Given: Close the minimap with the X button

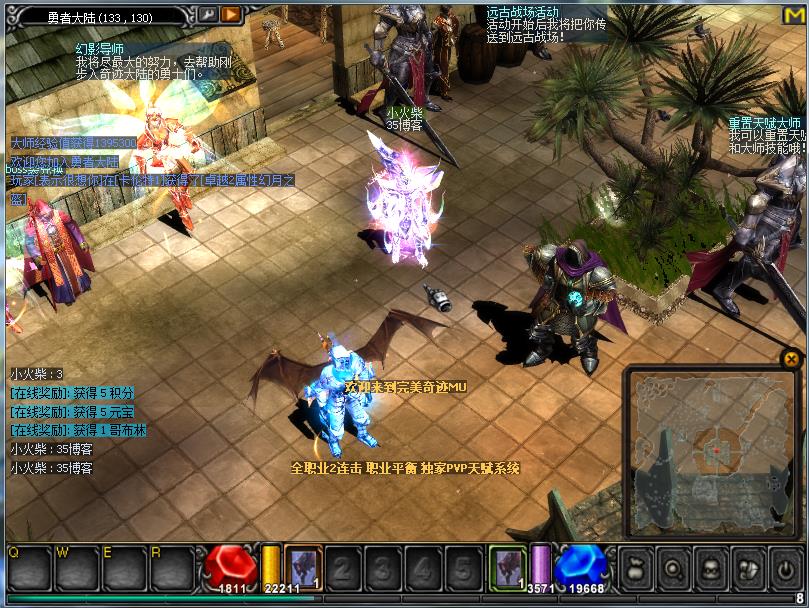Looking at the screenshot, I should pos(791,358).
